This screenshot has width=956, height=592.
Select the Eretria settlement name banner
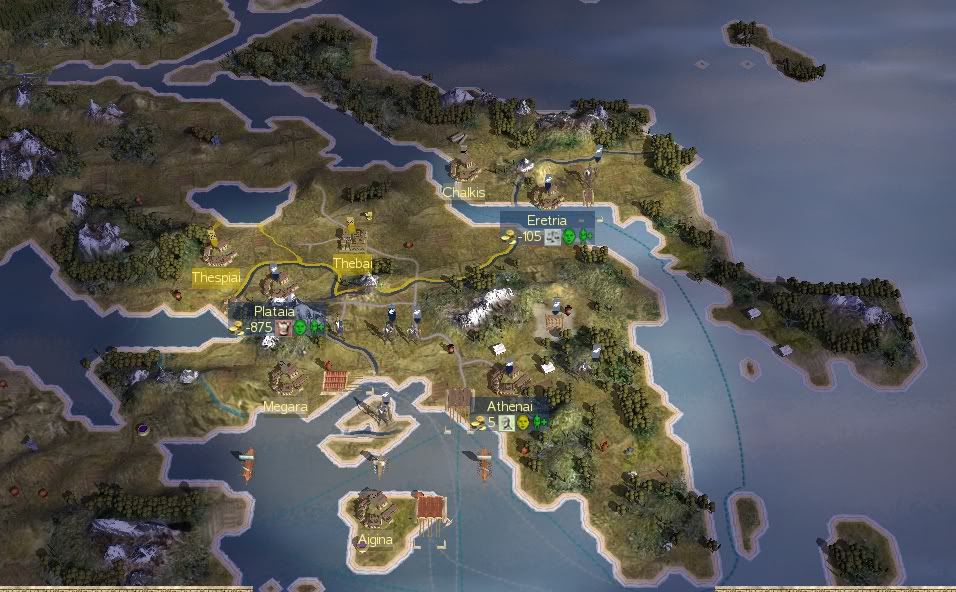pyautogui.click(x=546, y=220)
